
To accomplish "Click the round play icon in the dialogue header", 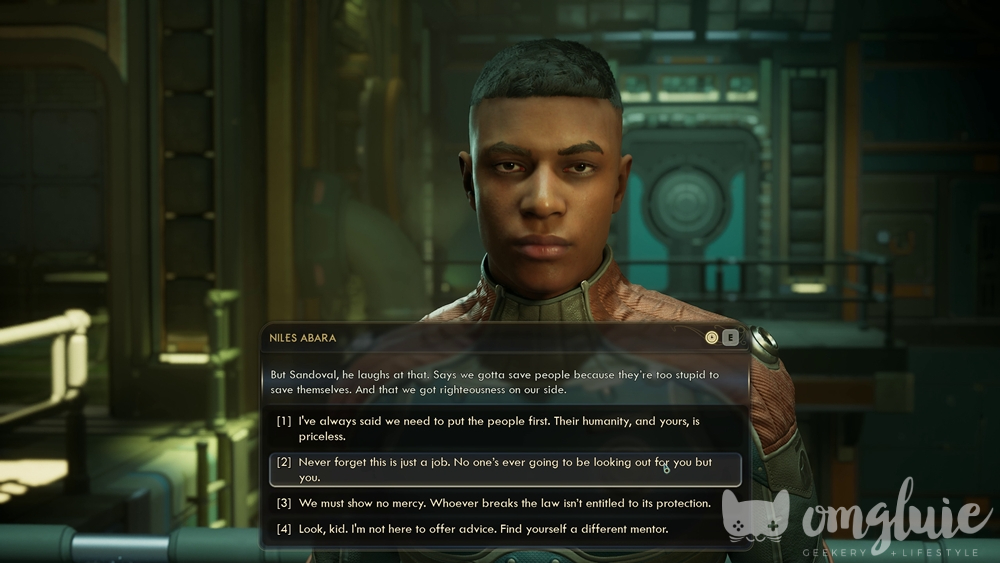I will click(712, 338).
